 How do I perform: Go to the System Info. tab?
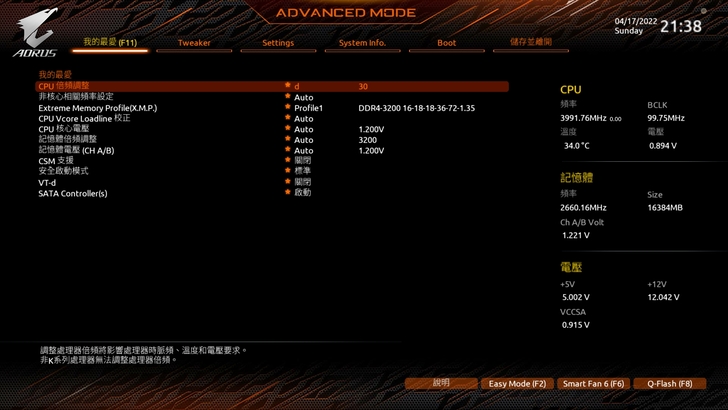[362, 43]
